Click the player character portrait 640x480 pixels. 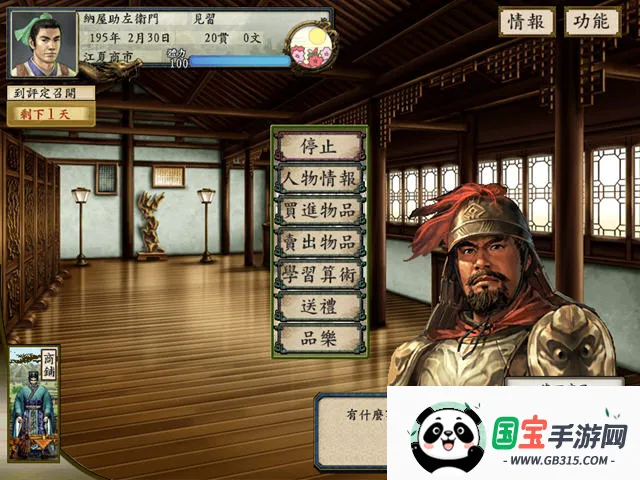click(42, 43)
